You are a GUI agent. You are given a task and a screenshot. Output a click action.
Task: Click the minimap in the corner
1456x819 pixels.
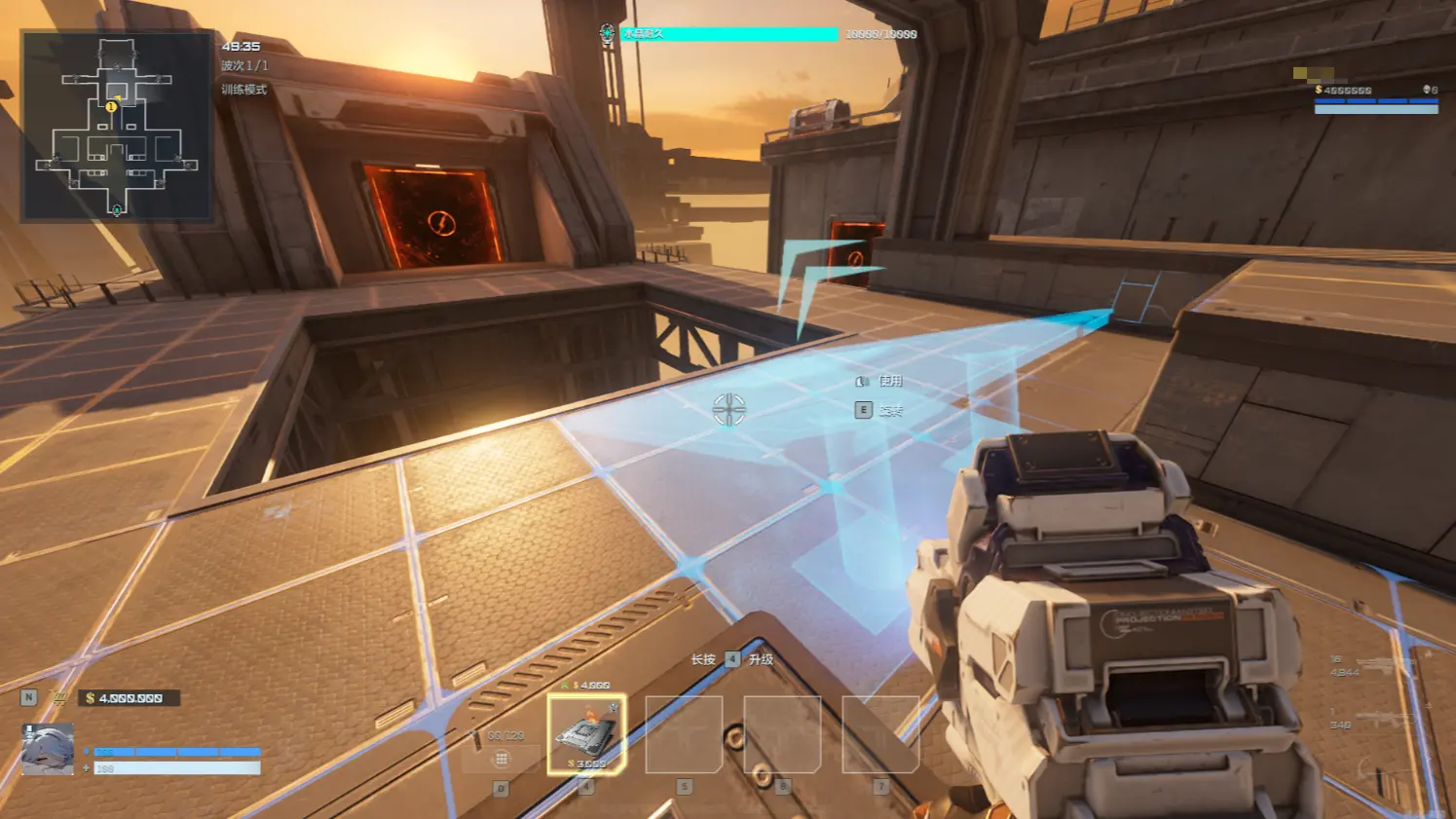[117, 126]
